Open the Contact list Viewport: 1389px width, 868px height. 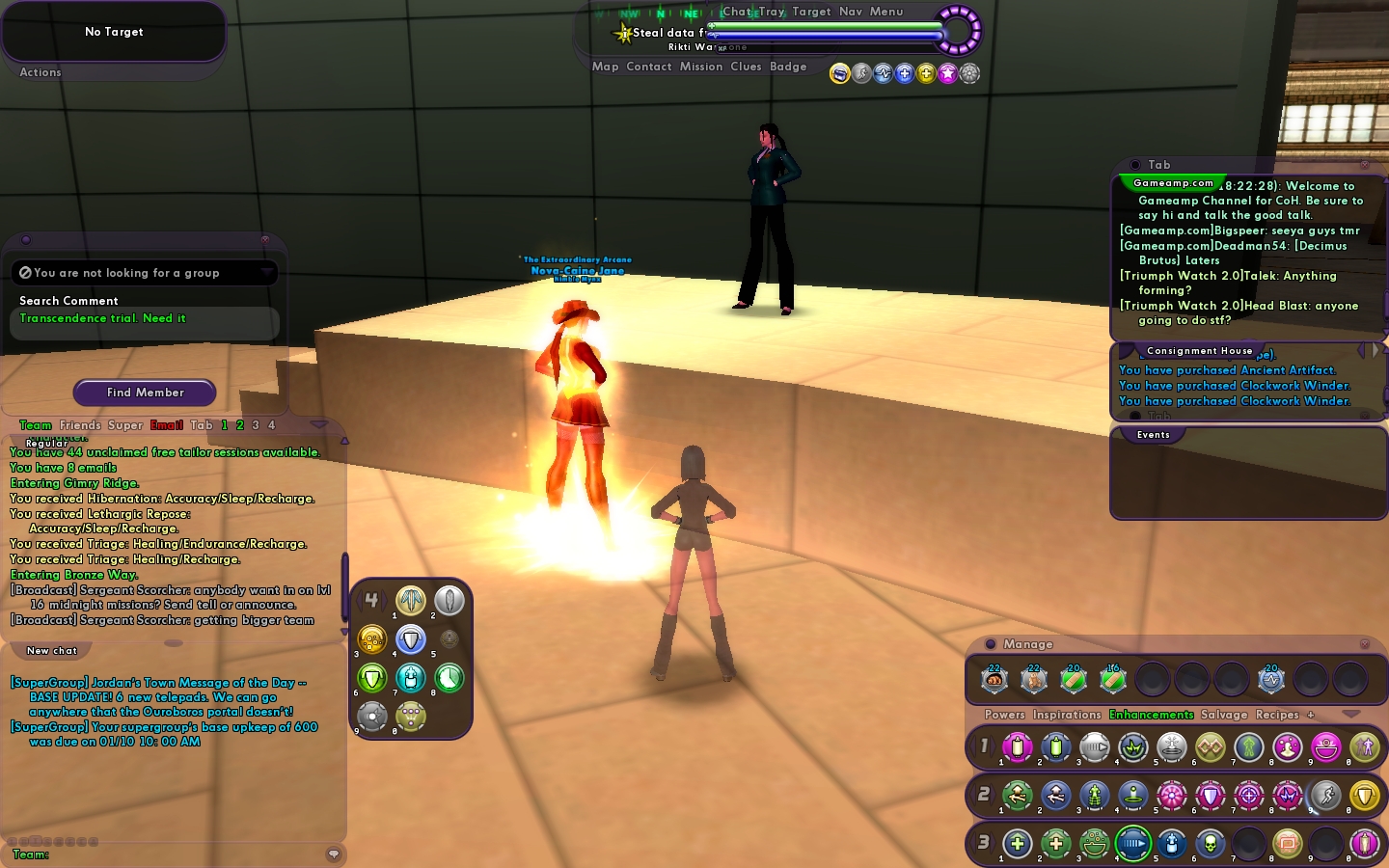click(x=648, y=67)
